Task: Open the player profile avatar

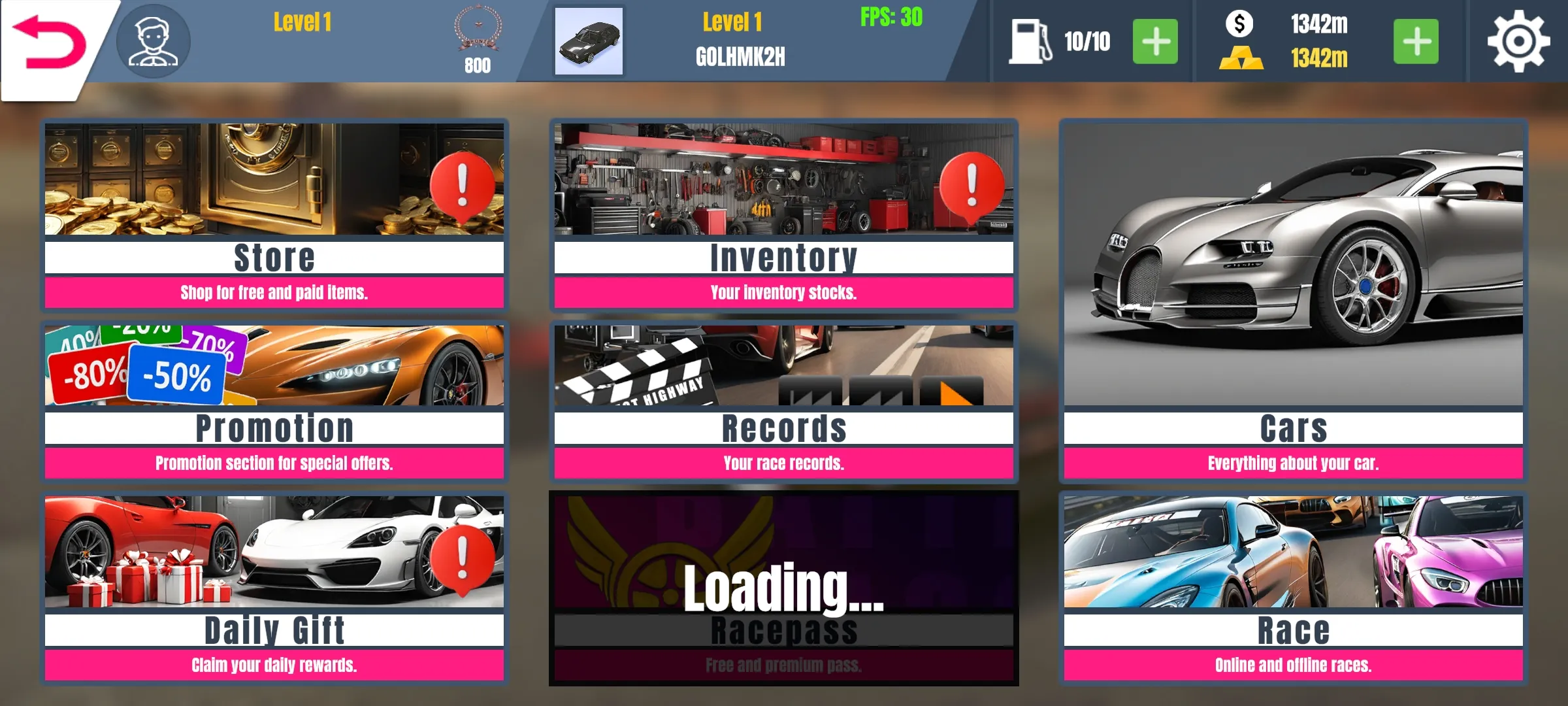Action: (154, 42)
